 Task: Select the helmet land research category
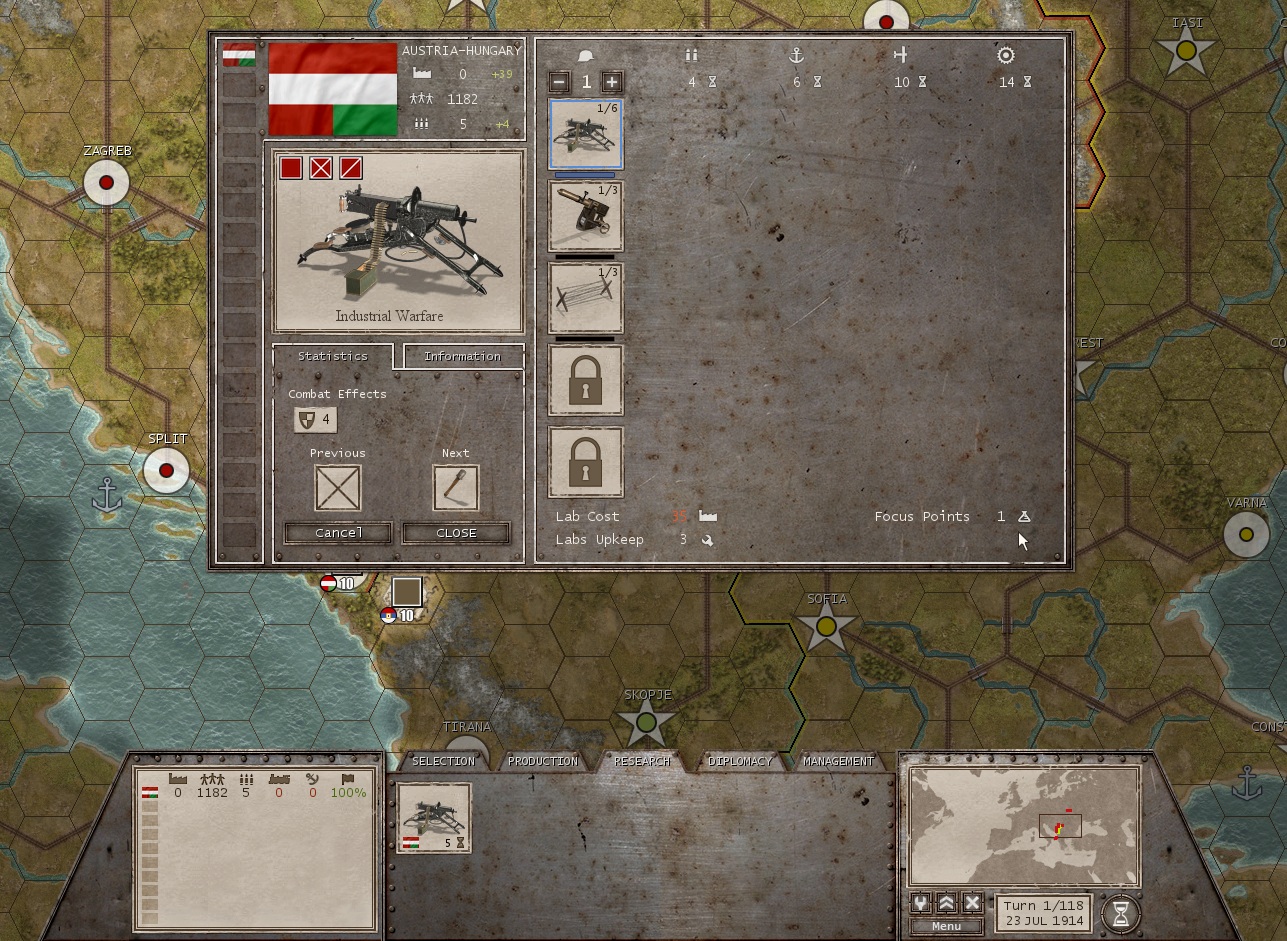585,55
